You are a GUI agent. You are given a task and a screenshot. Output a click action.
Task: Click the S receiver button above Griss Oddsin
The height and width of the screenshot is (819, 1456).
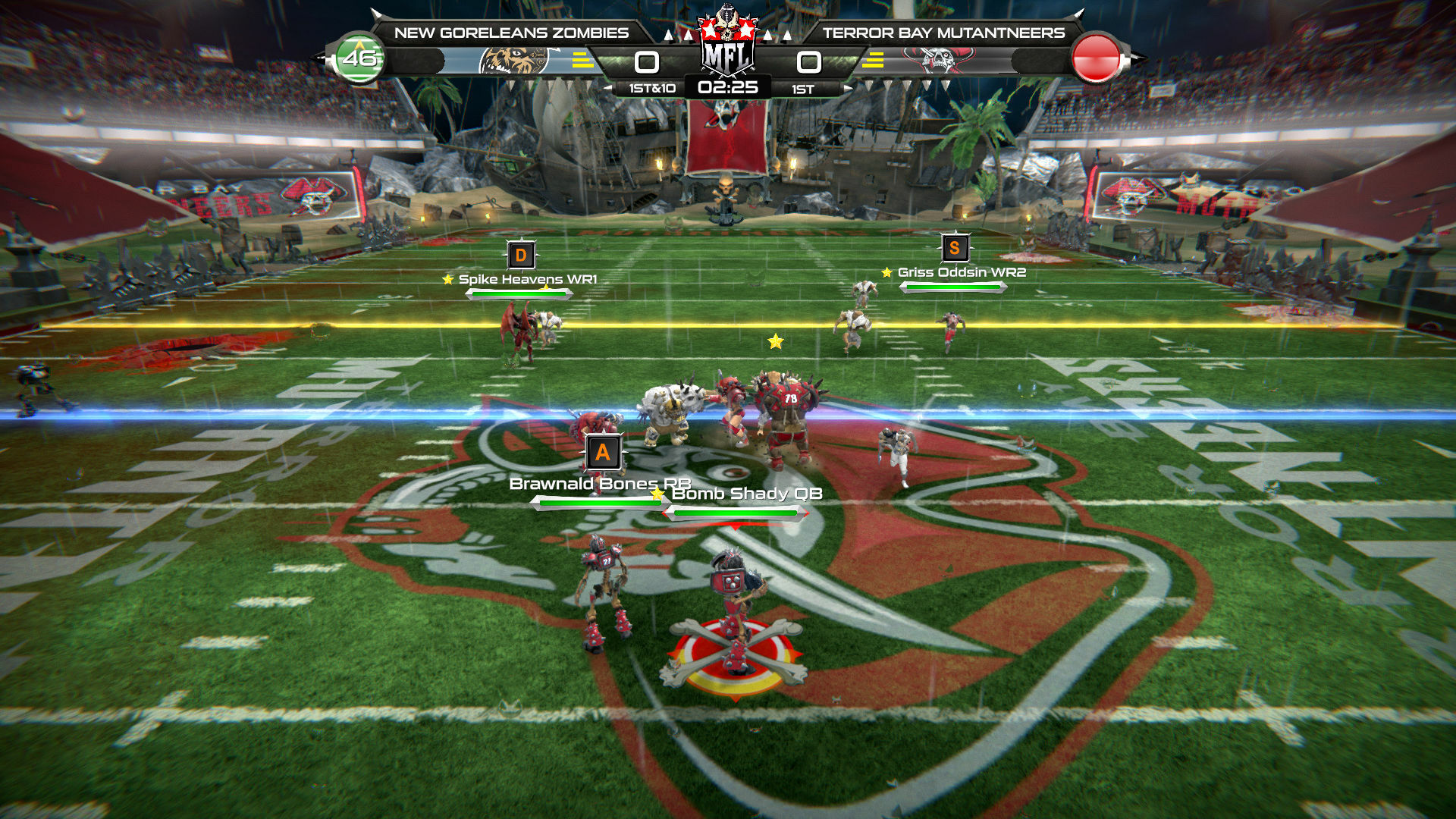point(954,246)
